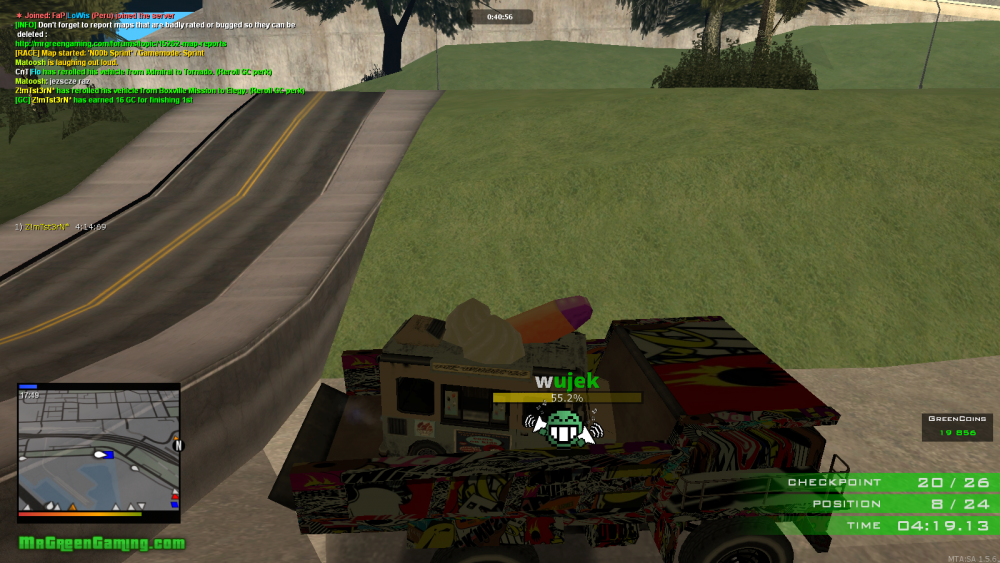This screenshot has height=563, width=1000.
Task: Click the north marker on the minimap
Action: (178, 445)
